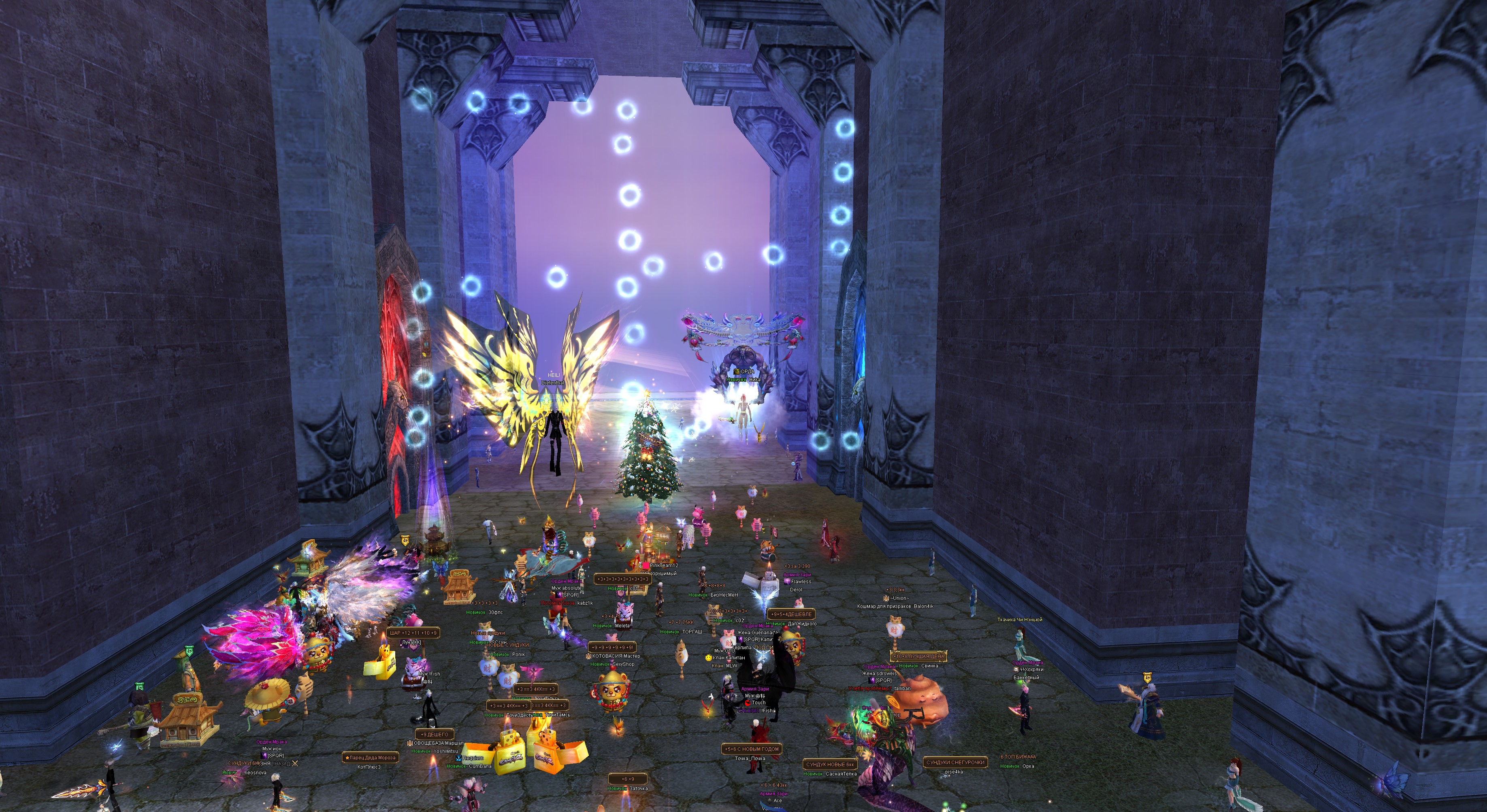Click the "+9+5+4ДЕШЕВЛЕ" shop sign
Viewport: 1487px width, 812px height.
pyautogui.click(x=791, y=614)
